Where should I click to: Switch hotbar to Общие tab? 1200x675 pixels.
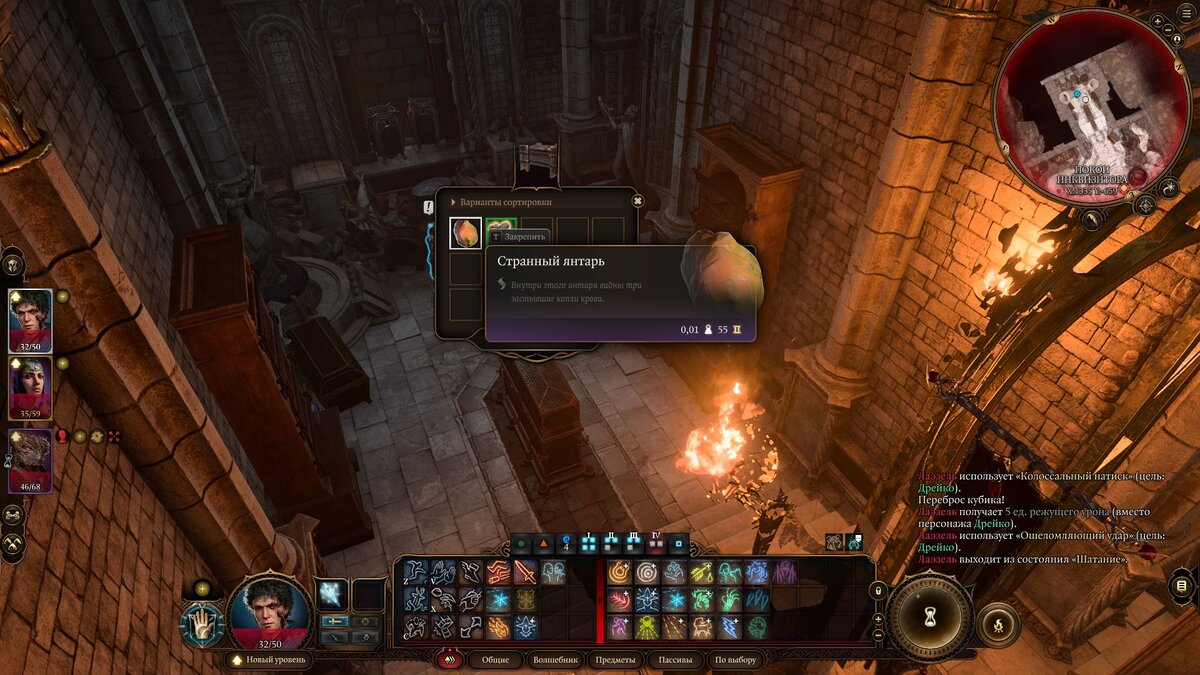coord(495,660)
